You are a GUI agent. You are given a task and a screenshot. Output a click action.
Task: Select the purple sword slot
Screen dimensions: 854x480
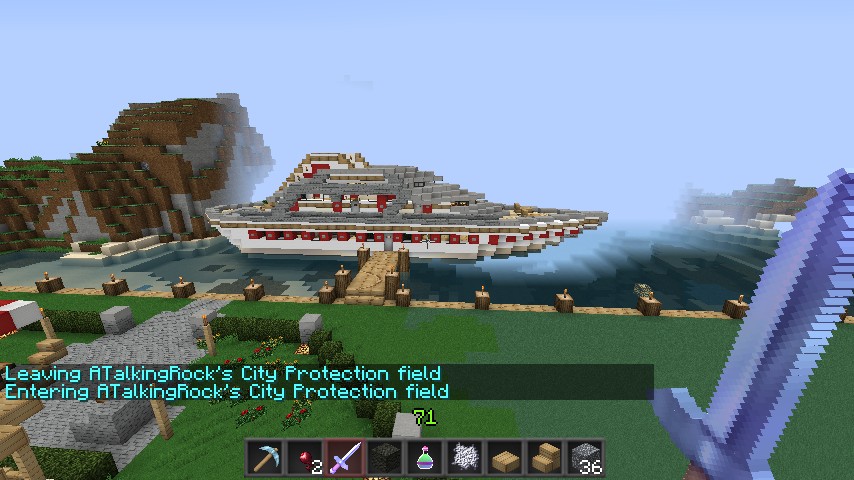(x=345, y=459)
